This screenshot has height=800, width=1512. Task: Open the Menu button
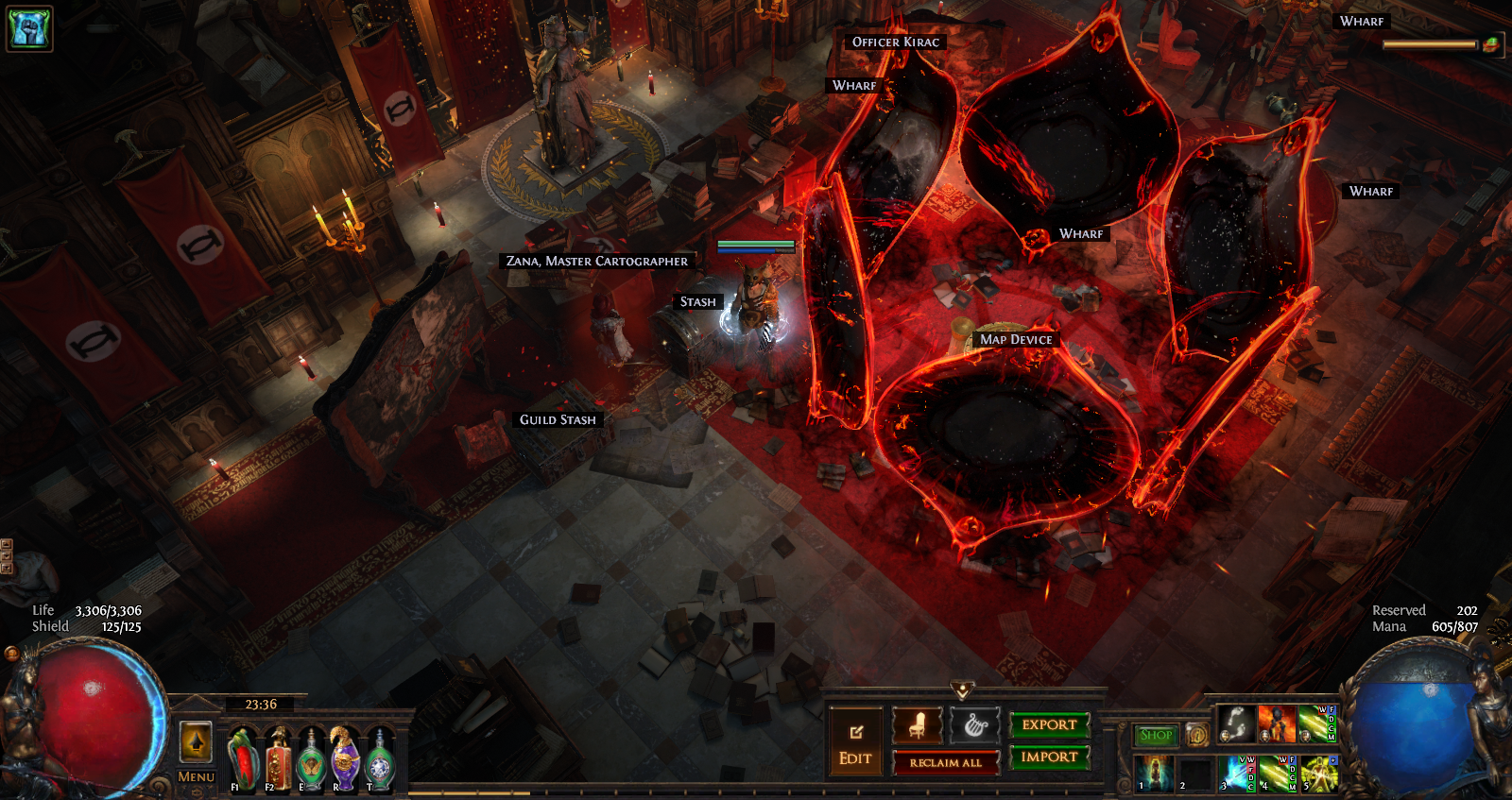tap(197, 776)
